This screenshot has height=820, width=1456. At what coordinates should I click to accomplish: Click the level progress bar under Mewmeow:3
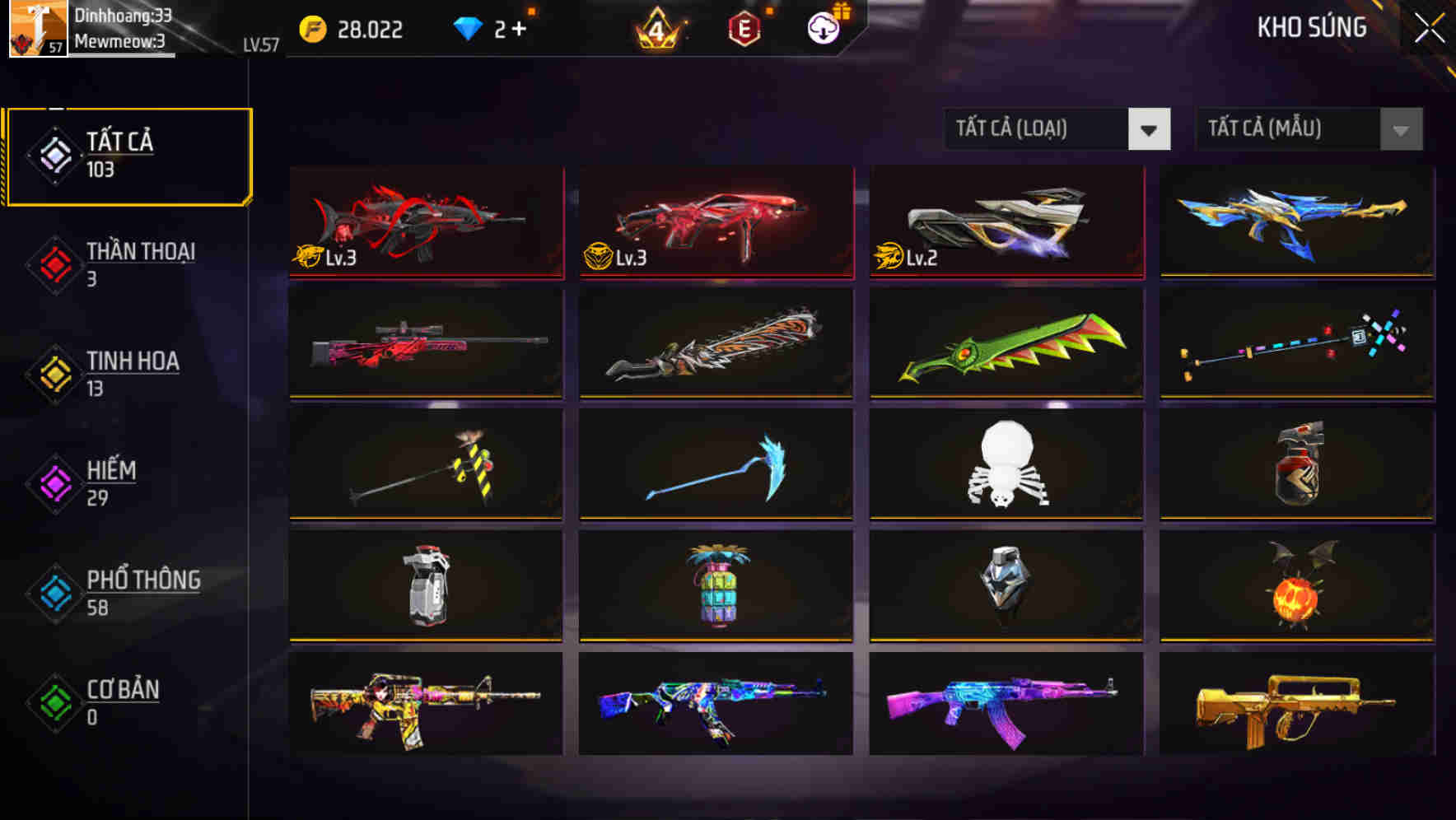(125, 52)
